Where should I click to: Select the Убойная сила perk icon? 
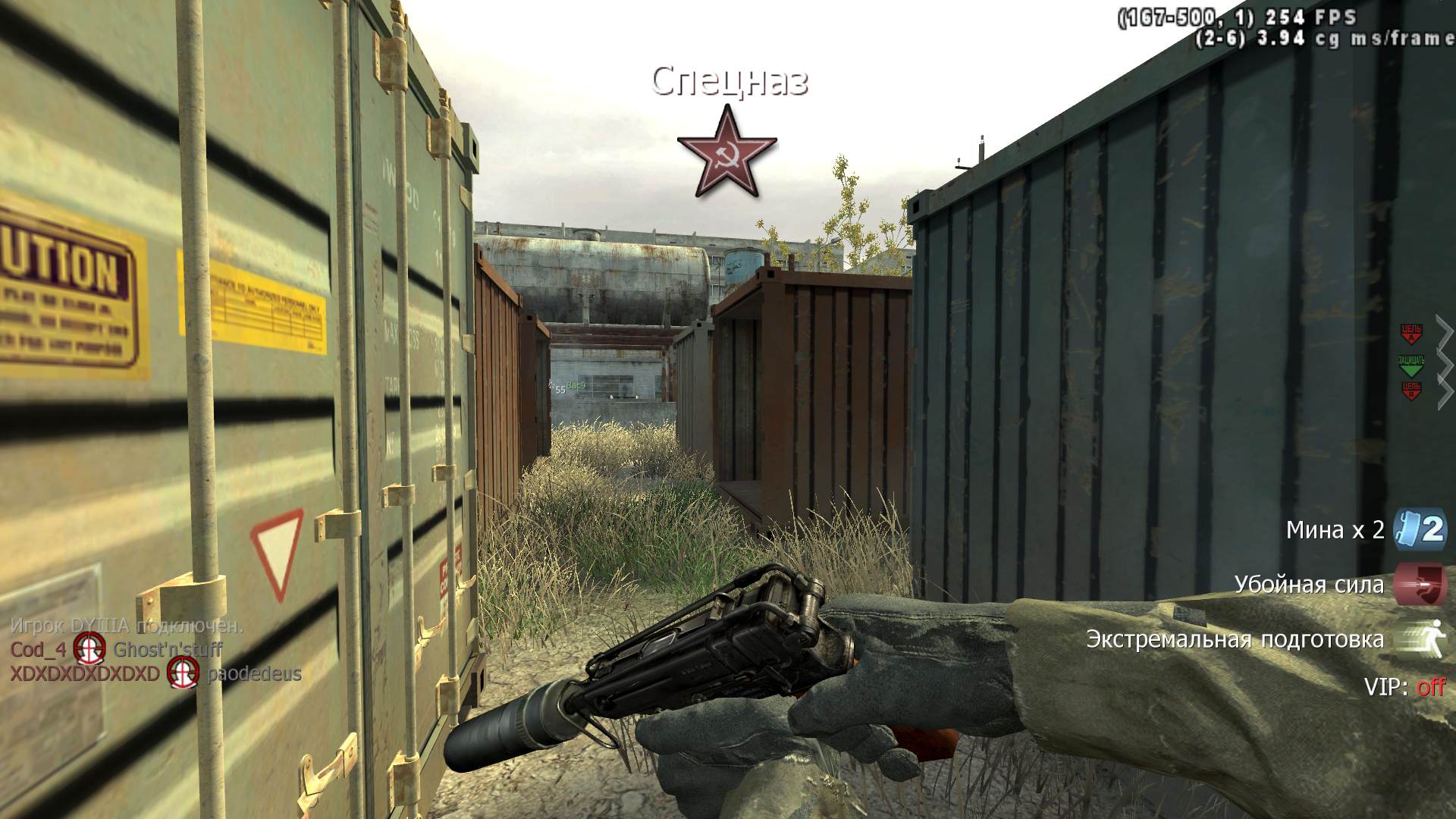(1420, 584)
